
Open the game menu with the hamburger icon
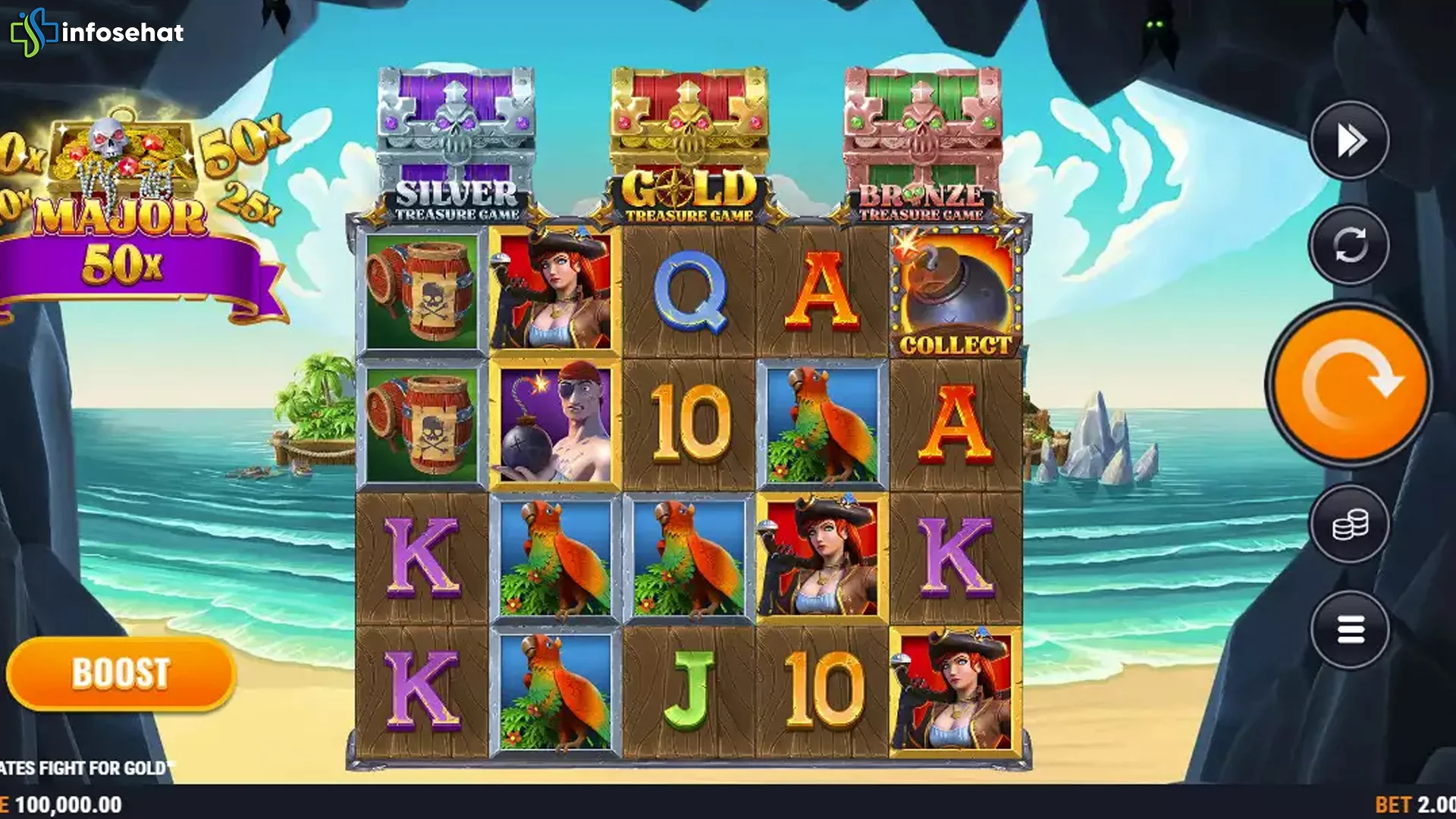click(x=1349, y=629)
